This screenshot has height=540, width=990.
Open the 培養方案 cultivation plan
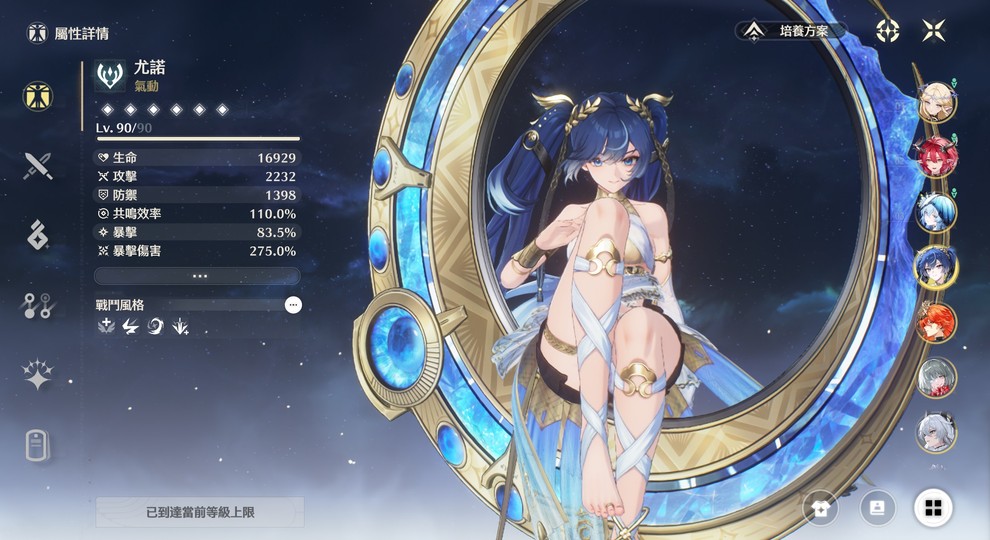[791, 31]
